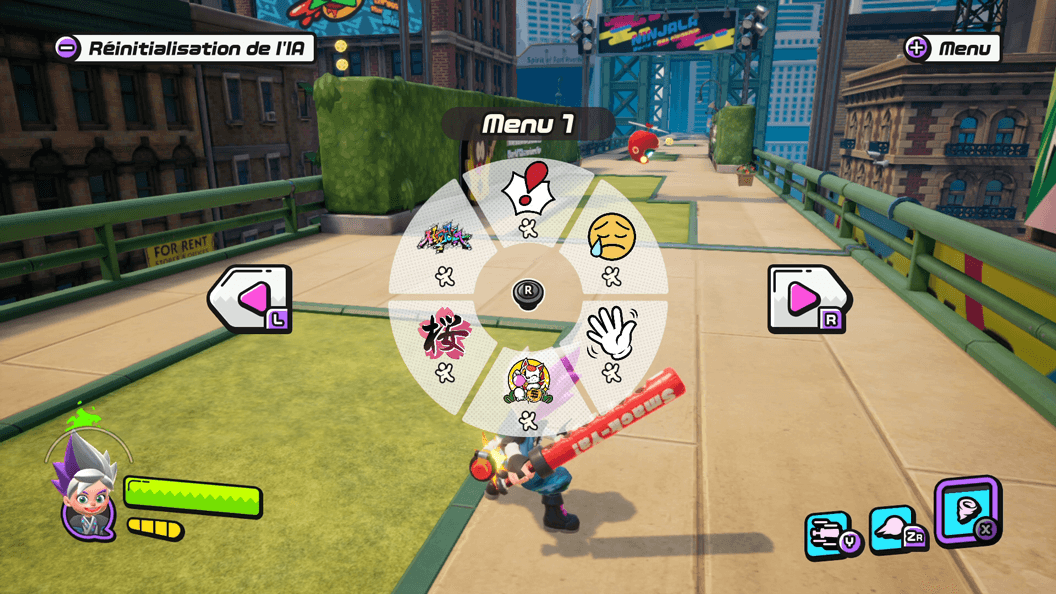Activate the purple-framed special ability icon
The height and width of the screenshot is (594, 1056).
click(967, 510)
